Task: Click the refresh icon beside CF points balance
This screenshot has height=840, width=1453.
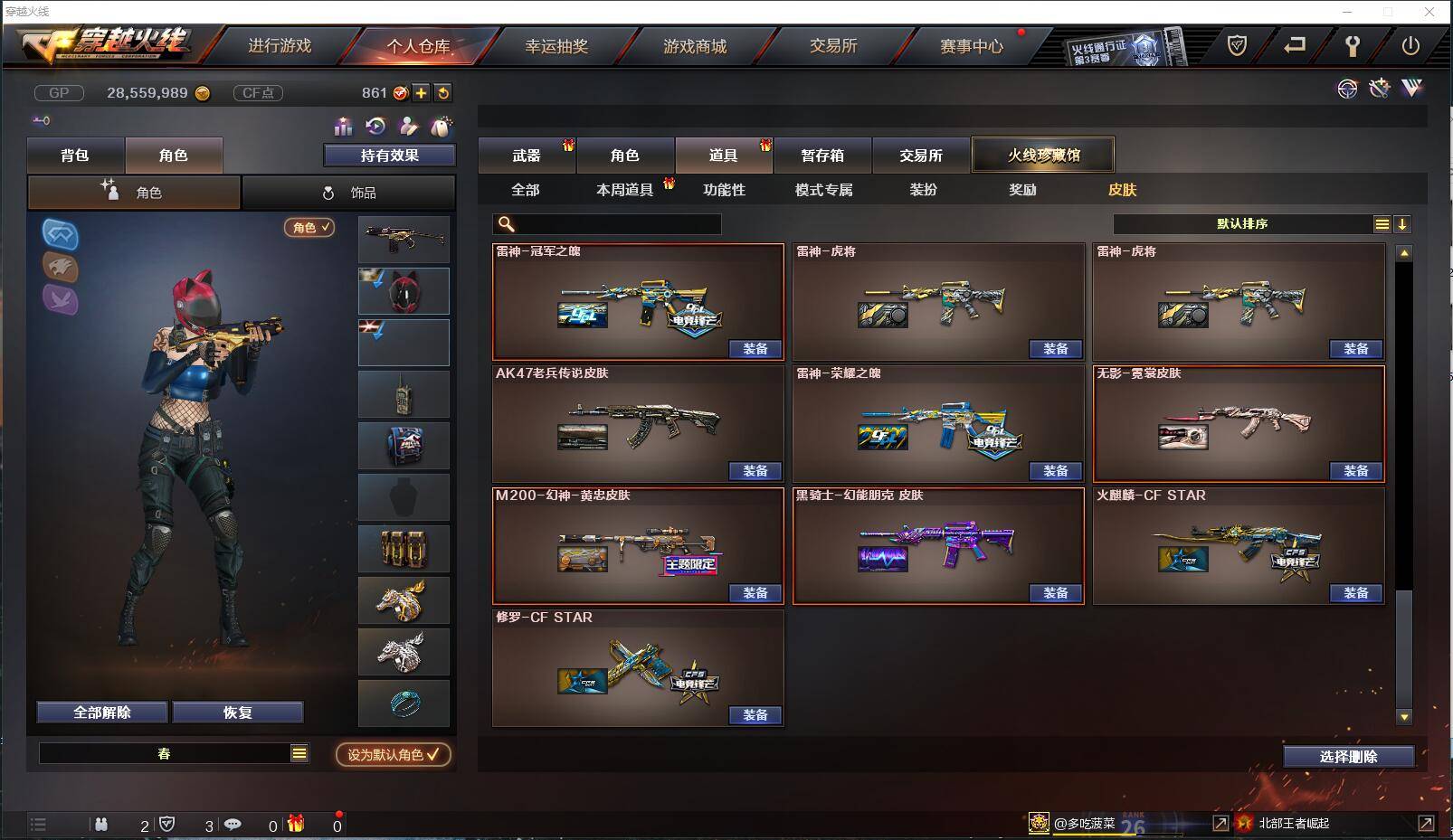Action: [x=442, y=92]
